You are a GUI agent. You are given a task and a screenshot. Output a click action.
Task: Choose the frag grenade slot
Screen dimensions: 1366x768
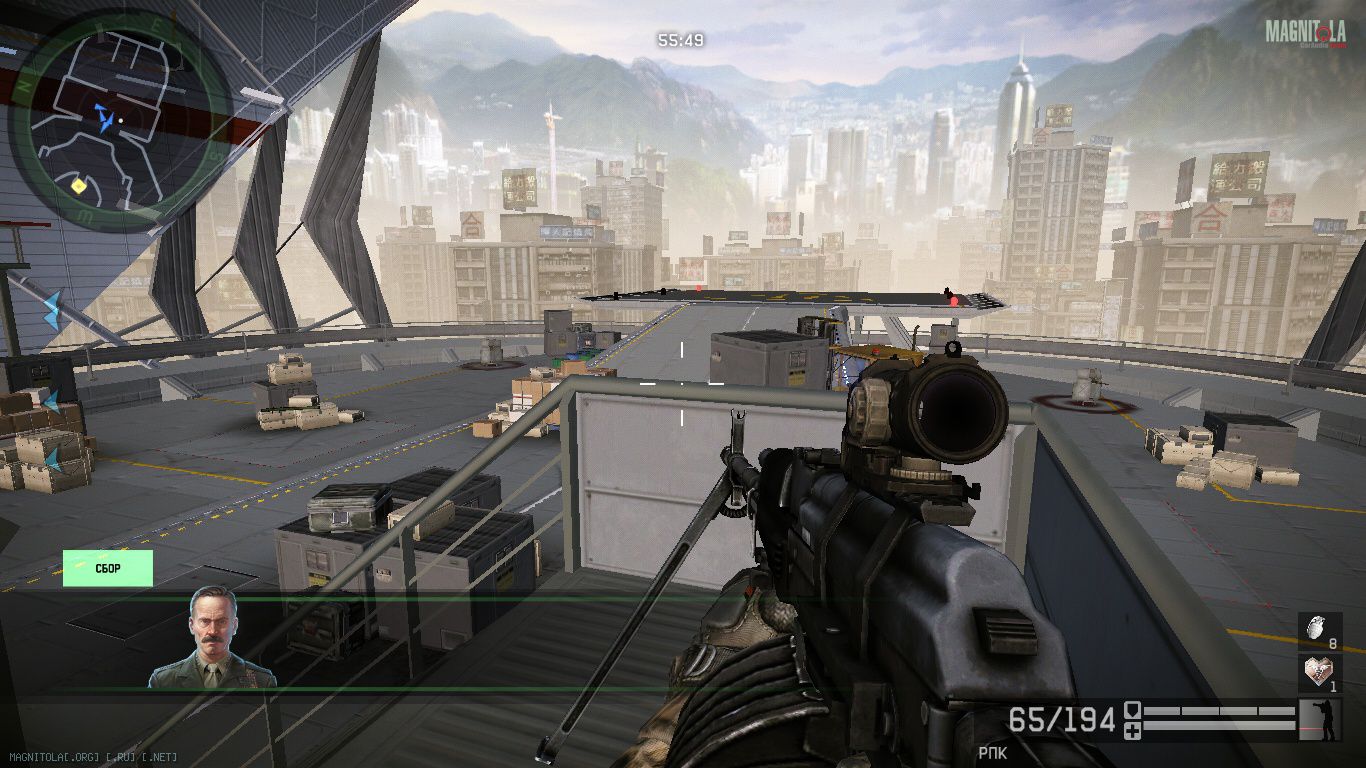1320,632
